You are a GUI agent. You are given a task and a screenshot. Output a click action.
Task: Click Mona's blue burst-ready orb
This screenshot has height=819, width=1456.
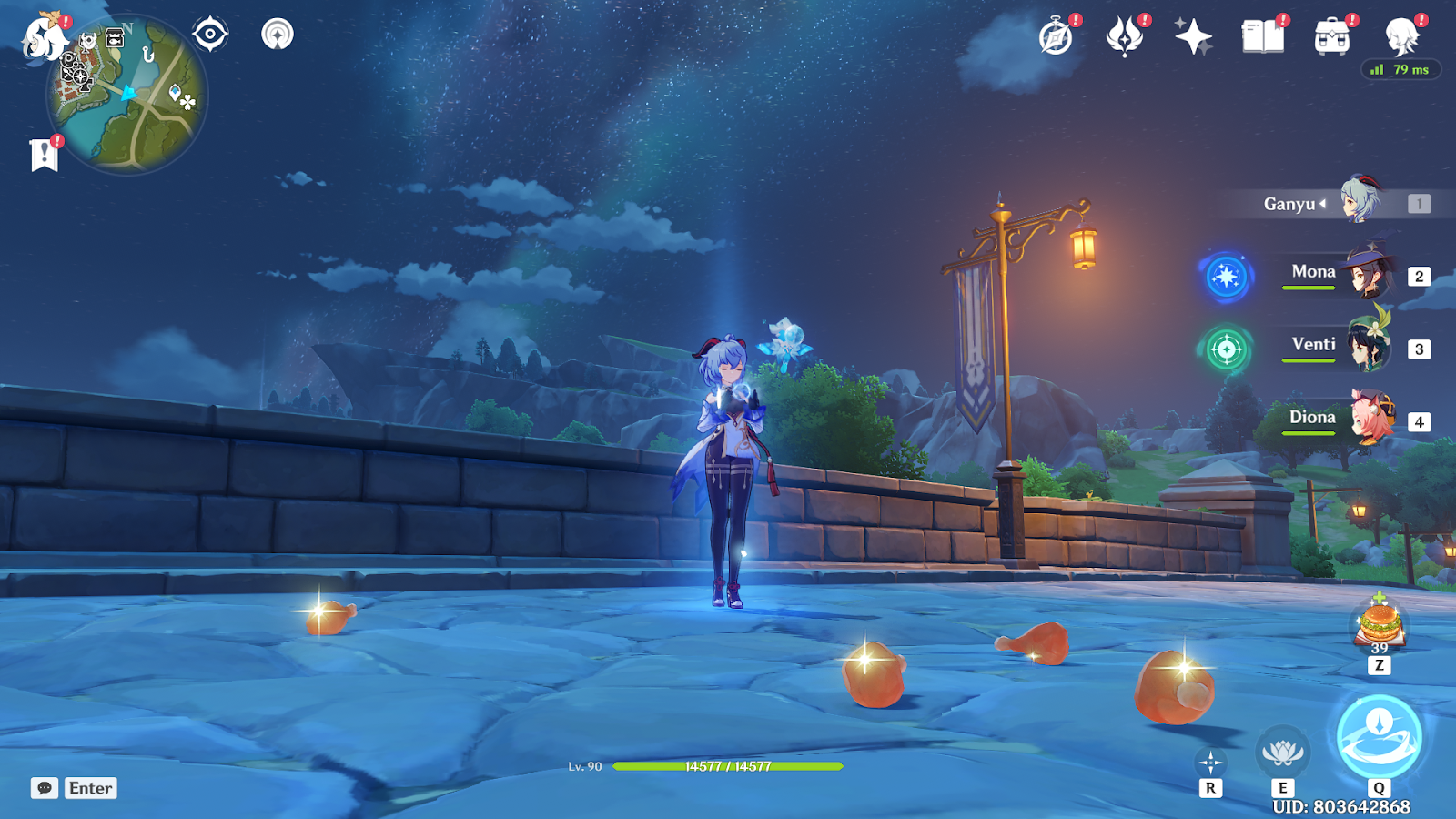pyautogui.click(x=1226, y=276)
